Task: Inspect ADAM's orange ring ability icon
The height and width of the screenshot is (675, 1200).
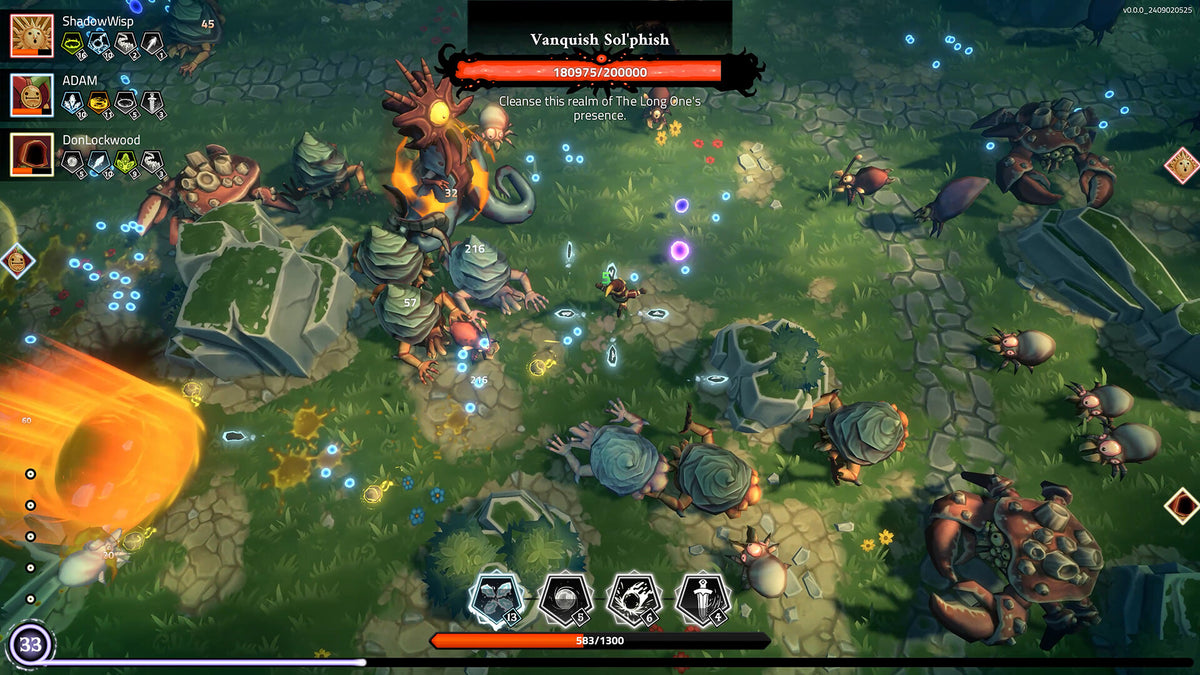Action: point(99,101)
